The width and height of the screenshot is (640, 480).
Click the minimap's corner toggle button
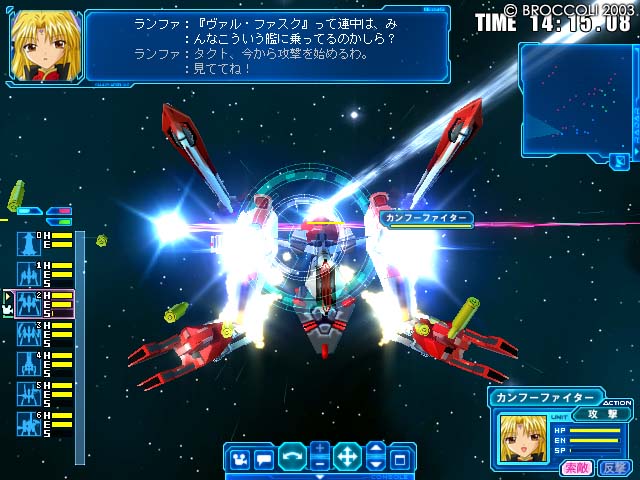[x=621, y=157]
